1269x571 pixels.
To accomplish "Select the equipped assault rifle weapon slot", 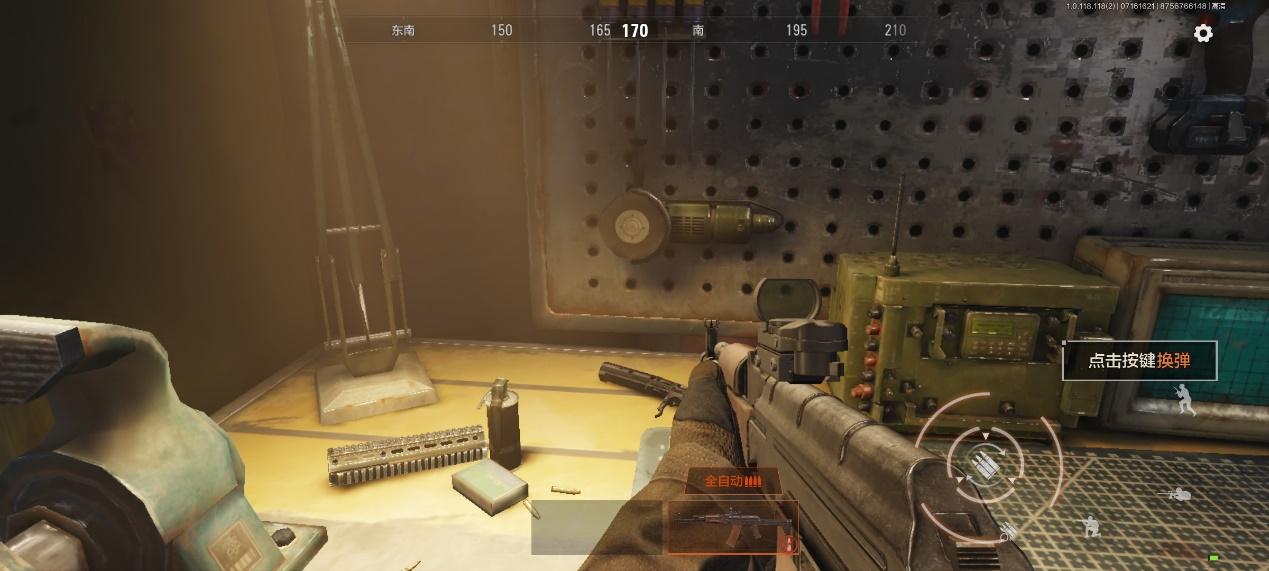I will [x=732, y=527].
